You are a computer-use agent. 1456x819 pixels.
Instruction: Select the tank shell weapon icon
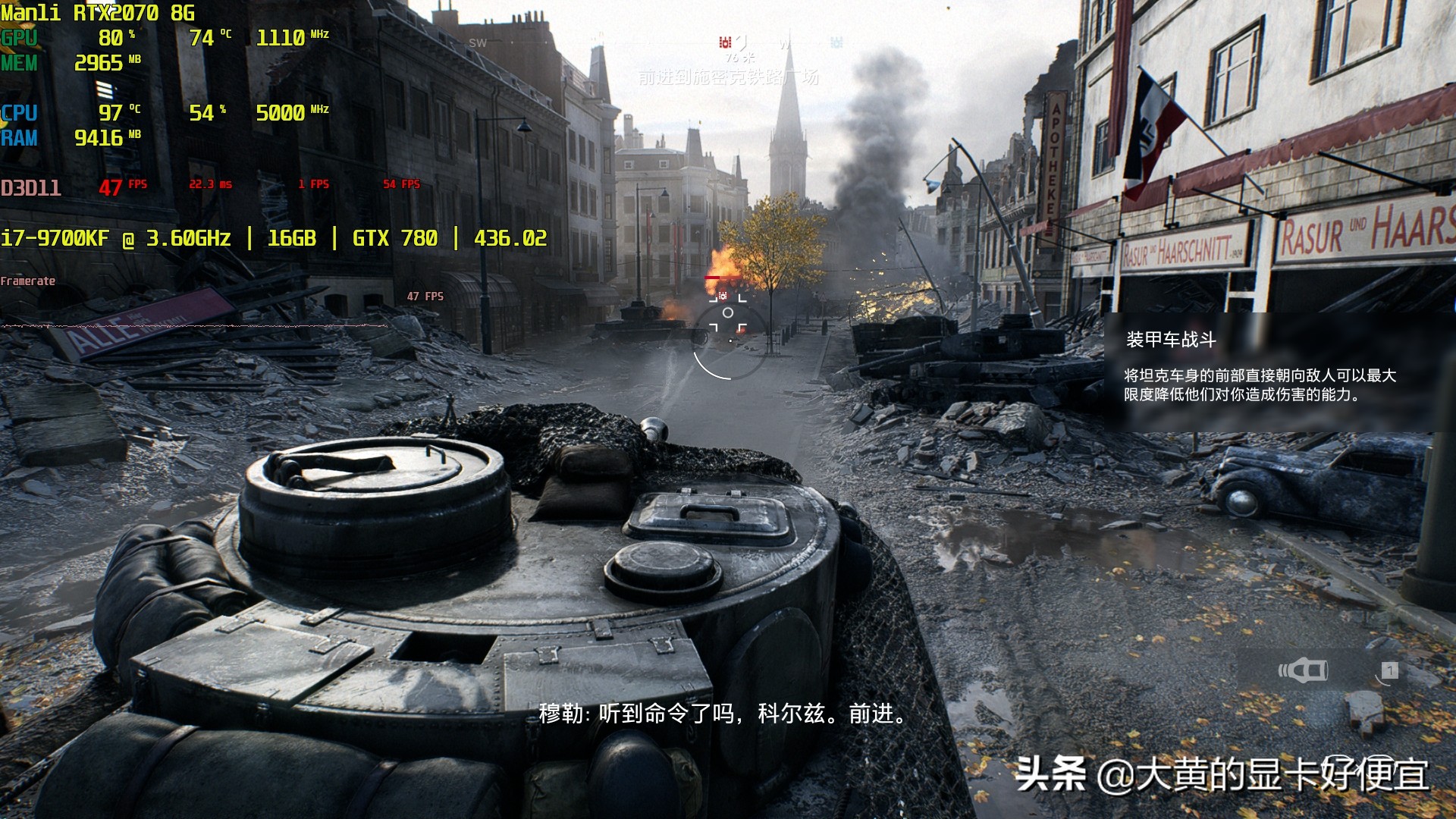tap(1303, 670)
